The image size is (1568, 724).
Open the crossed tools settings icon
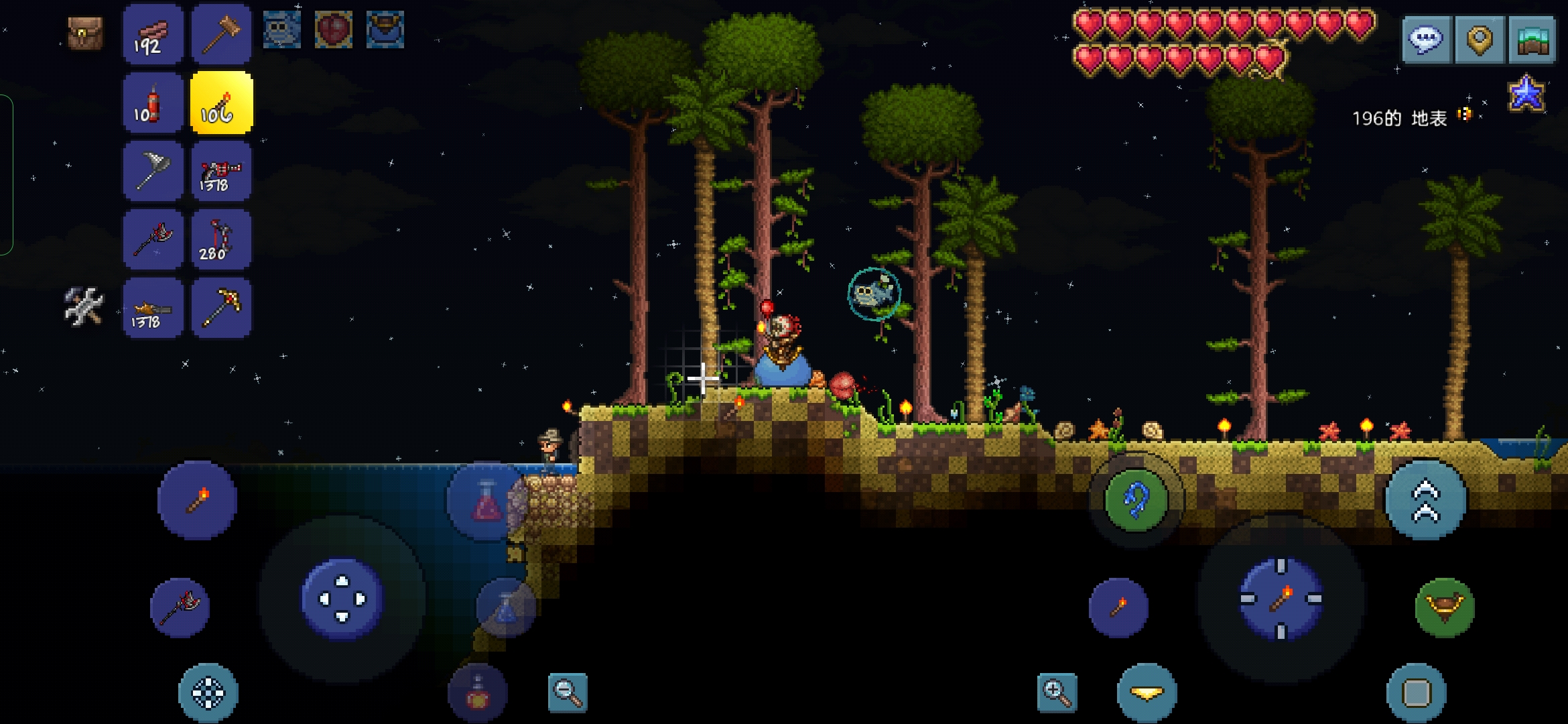(84, 307)
